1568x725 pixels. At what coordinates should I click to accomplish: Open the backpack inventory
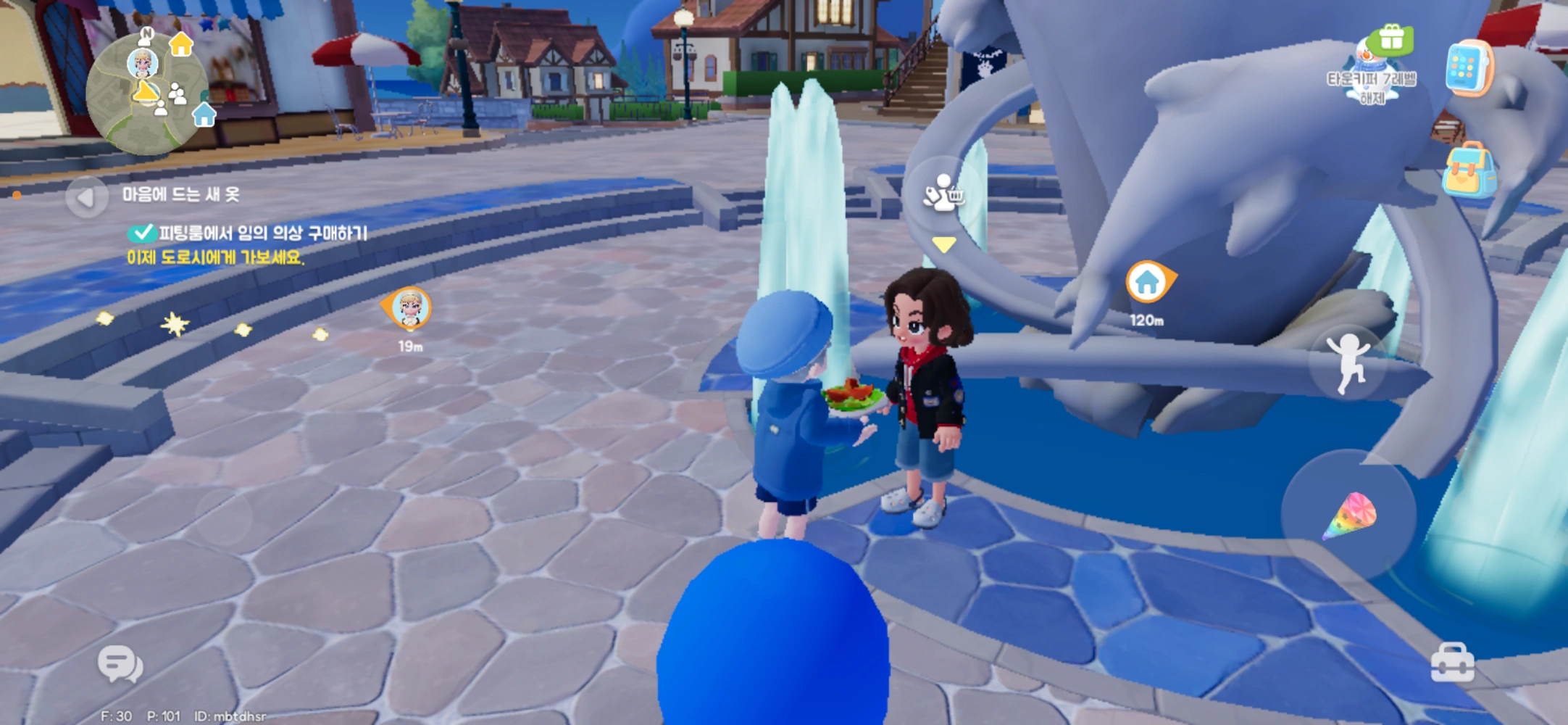(1468, 172)
